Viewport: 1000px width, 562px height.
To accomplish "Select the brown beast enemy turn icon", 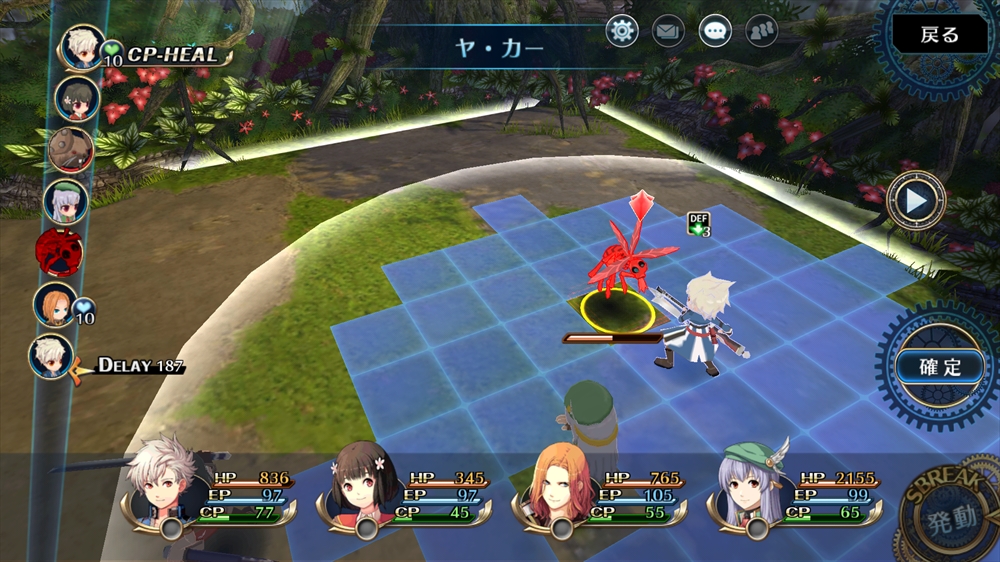I will point(70,150).
